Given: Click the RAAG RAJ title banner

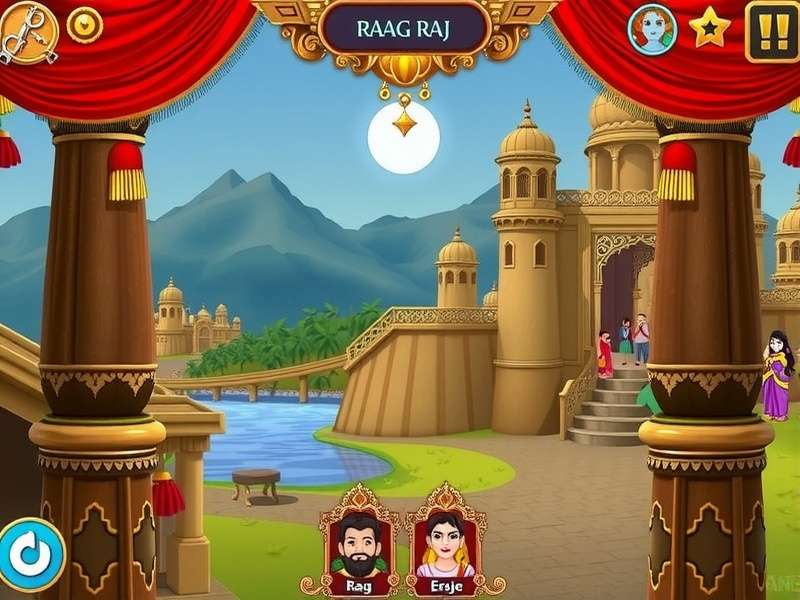Looking at the screenshot, I should (x=403, y=28).
